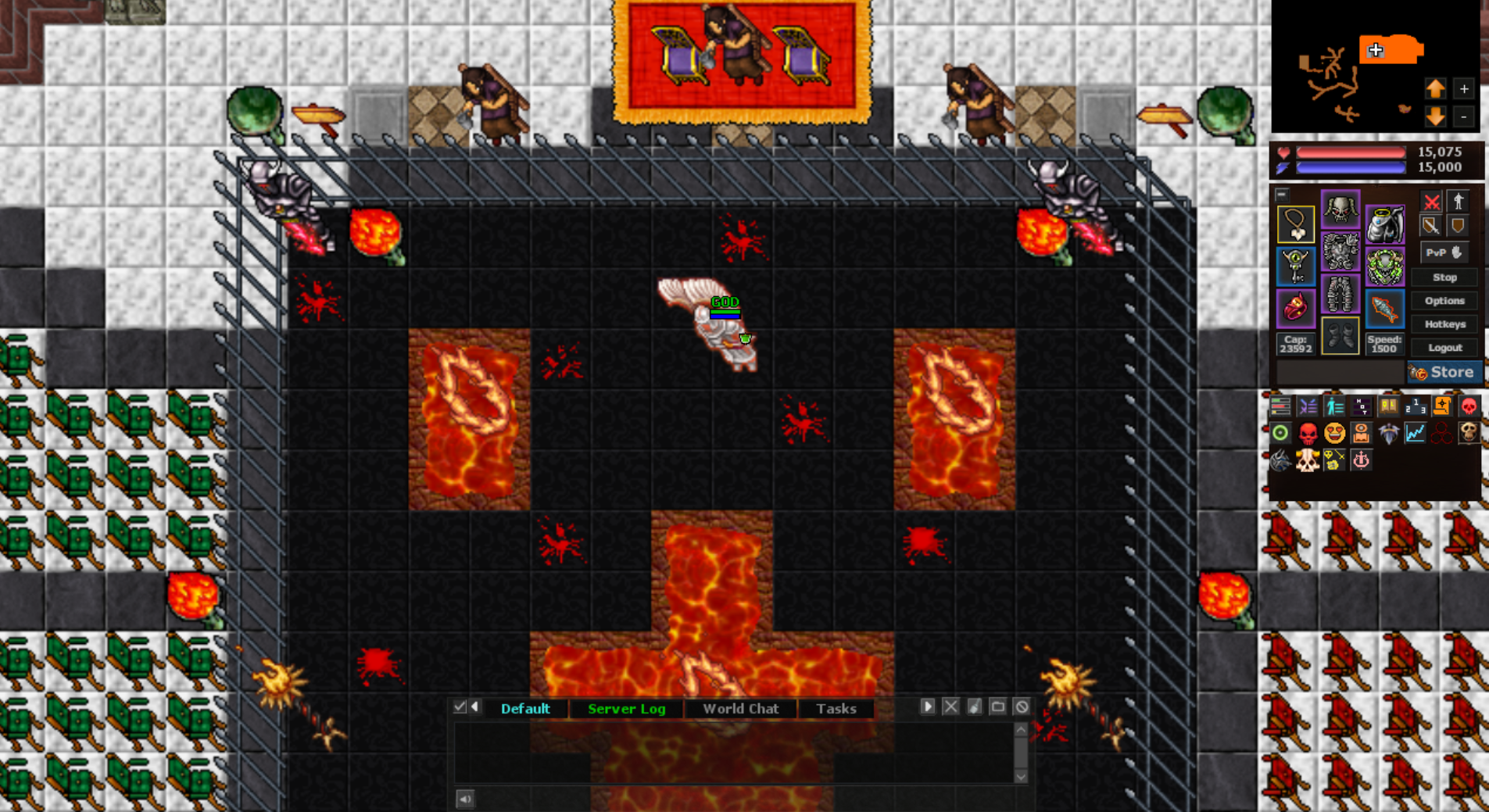Open the blue analytics chart icon
Viewport: 1489px width, 812px height.
click(x=1416, y=434)
